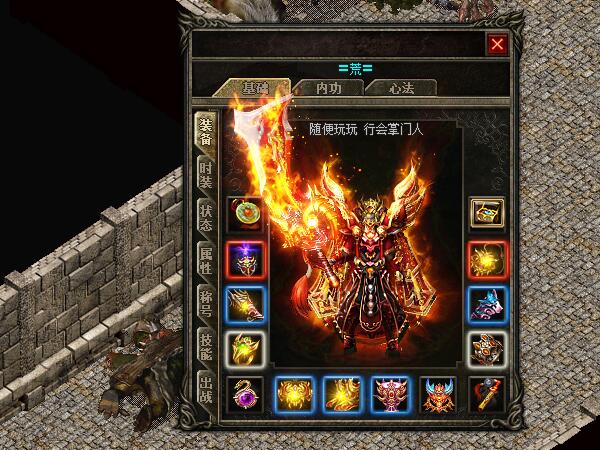
Task: Switch to the 基础 tab
Action: 254,88
